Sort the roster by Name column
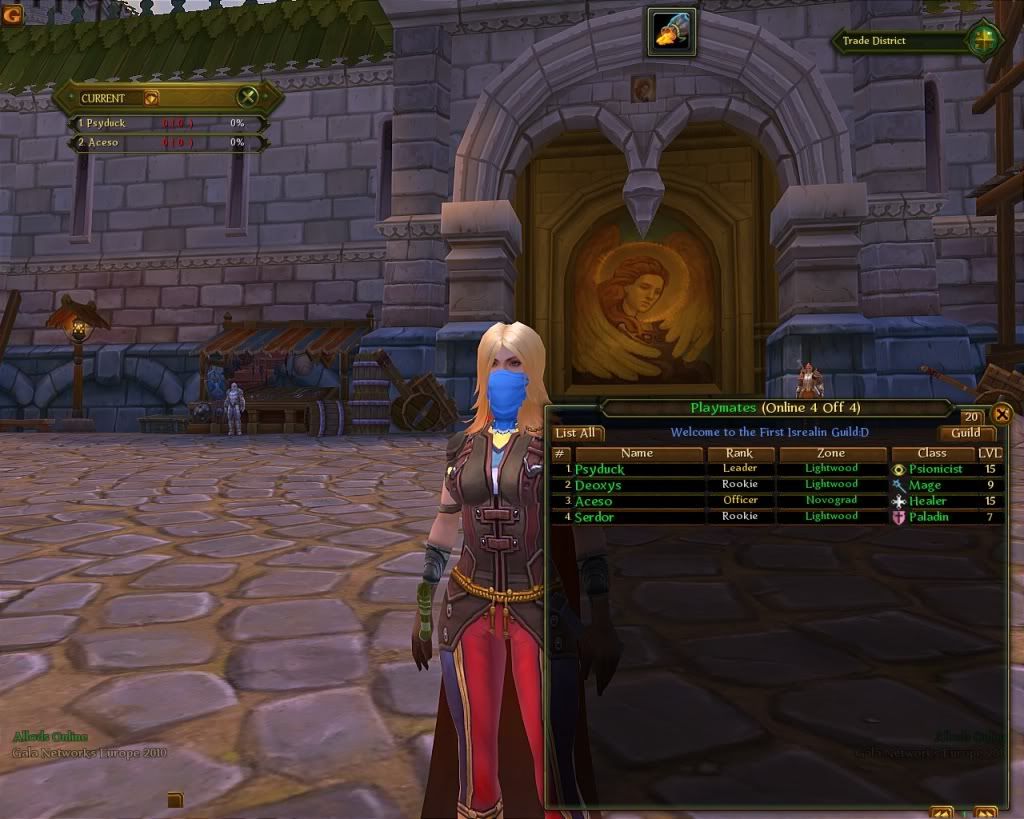 click(636, 454)
